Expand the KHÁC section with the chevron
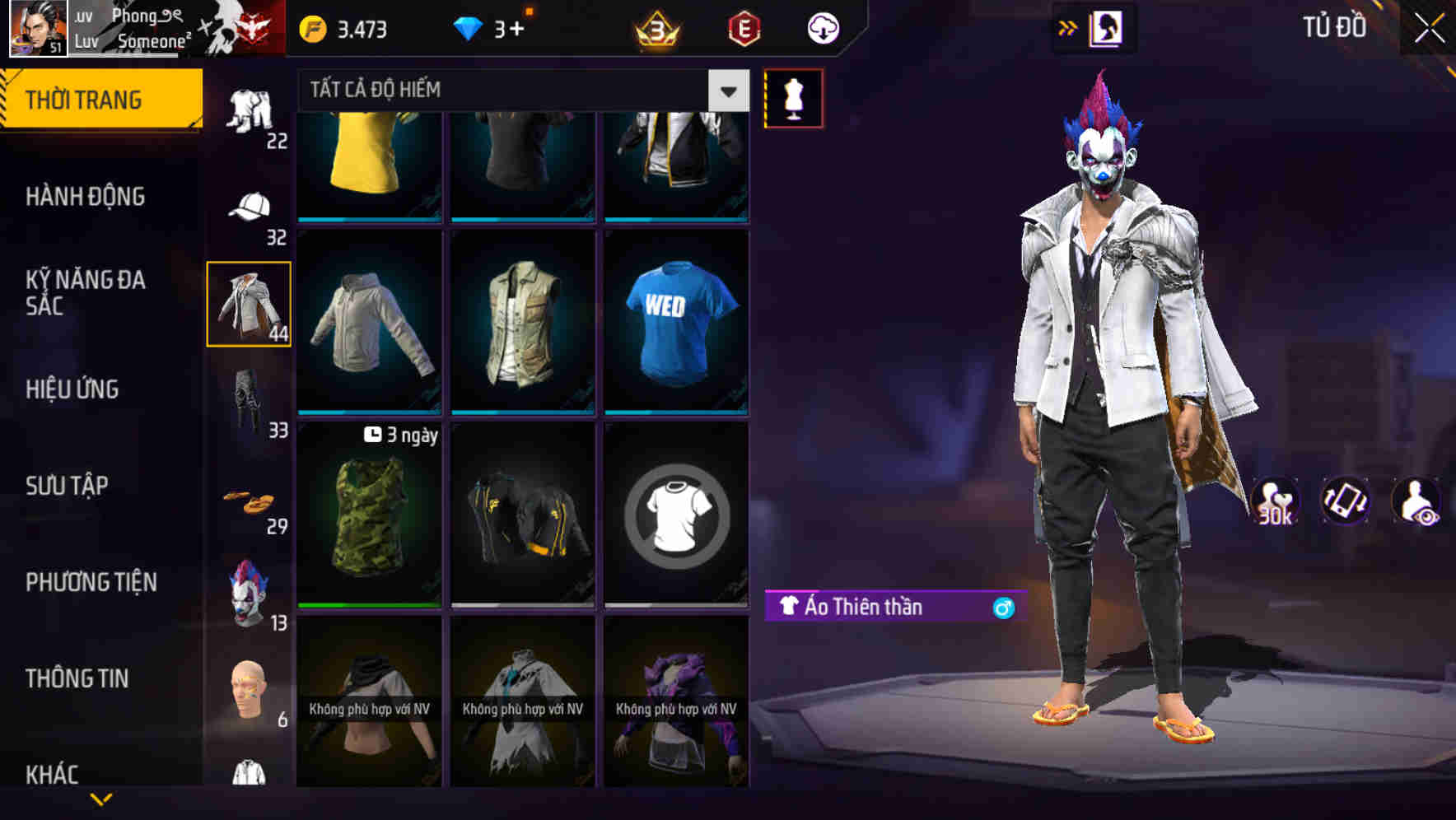This screenshot has height=820, width=1456. [x=101, y=799]
